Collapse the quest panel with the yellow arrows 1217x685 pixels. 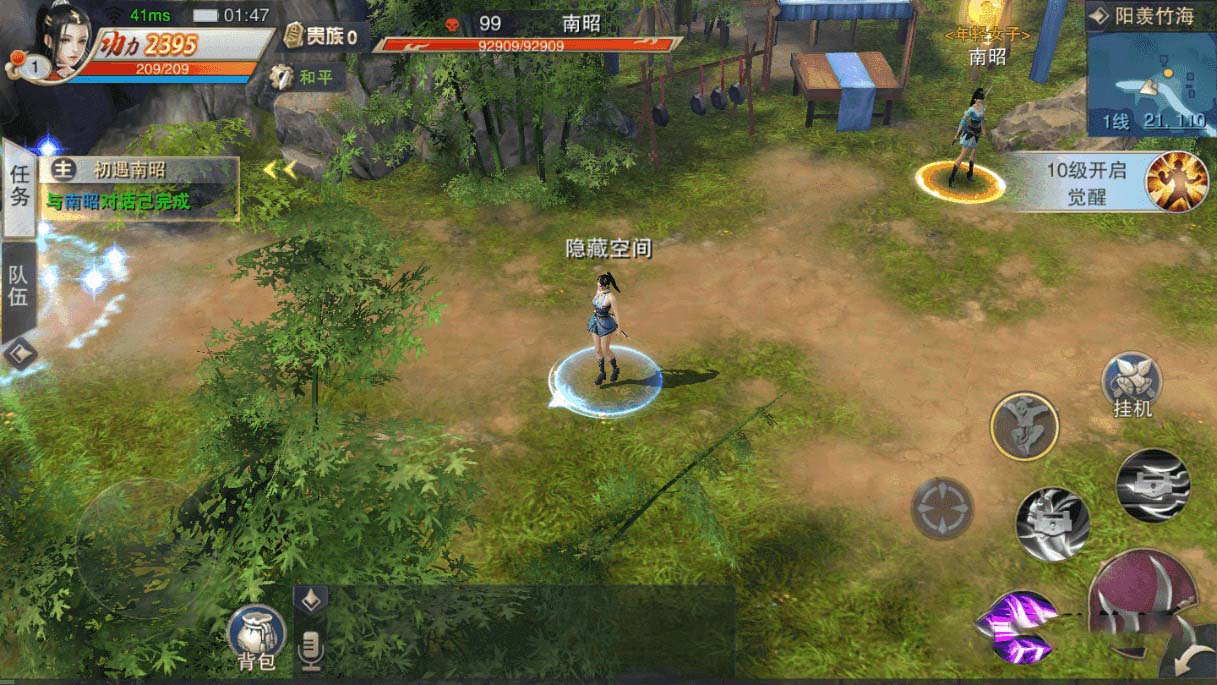tap(279, 170)
